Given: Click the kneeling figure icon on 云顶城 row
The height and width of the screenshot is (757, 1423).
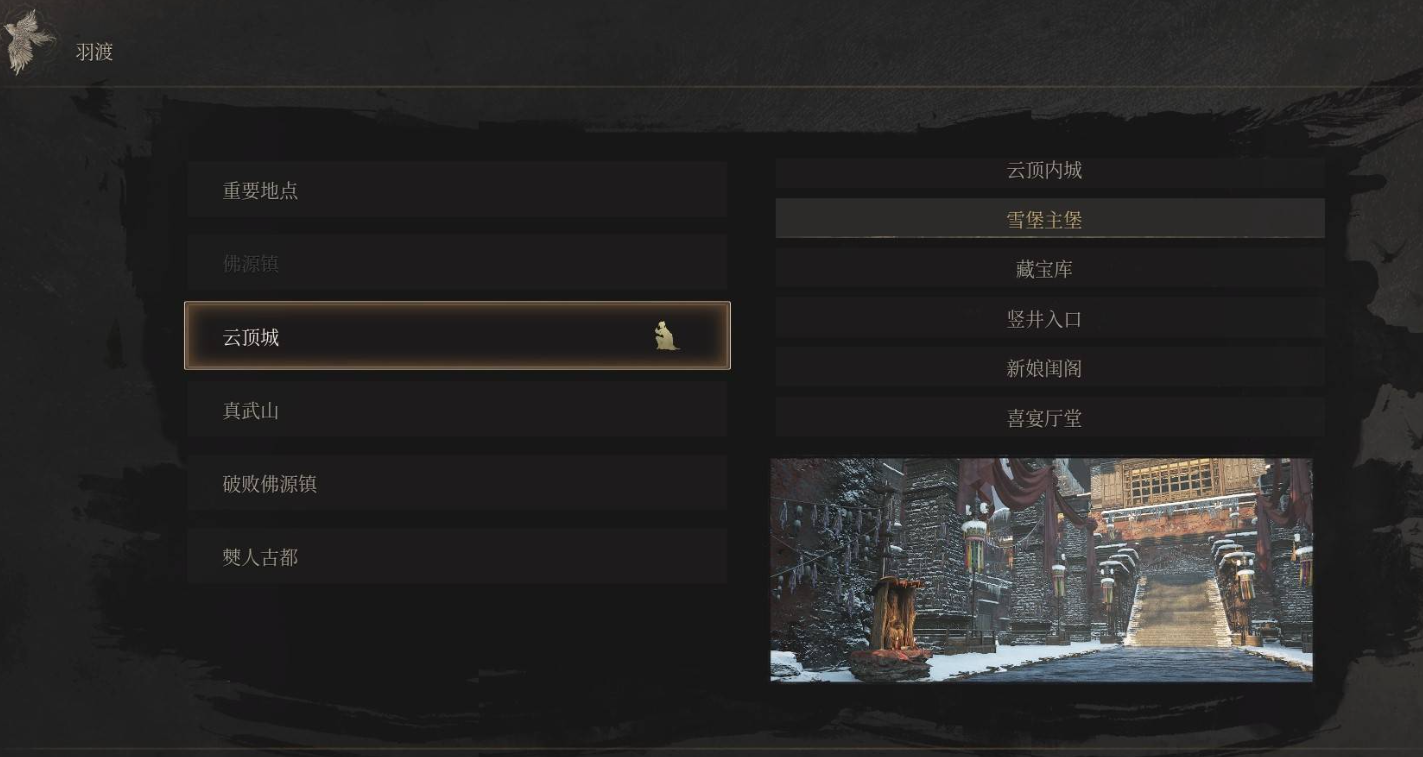Looking at the screenshot, I should (668, 337).
